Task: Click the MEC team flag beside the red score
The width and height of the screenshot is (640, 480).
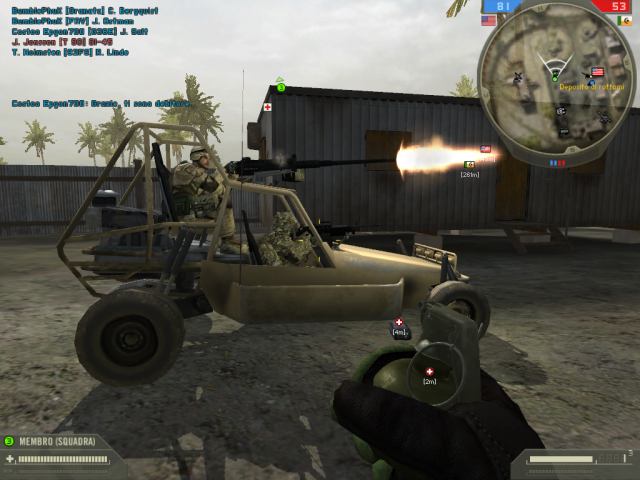Action: [x=625, y=20]
